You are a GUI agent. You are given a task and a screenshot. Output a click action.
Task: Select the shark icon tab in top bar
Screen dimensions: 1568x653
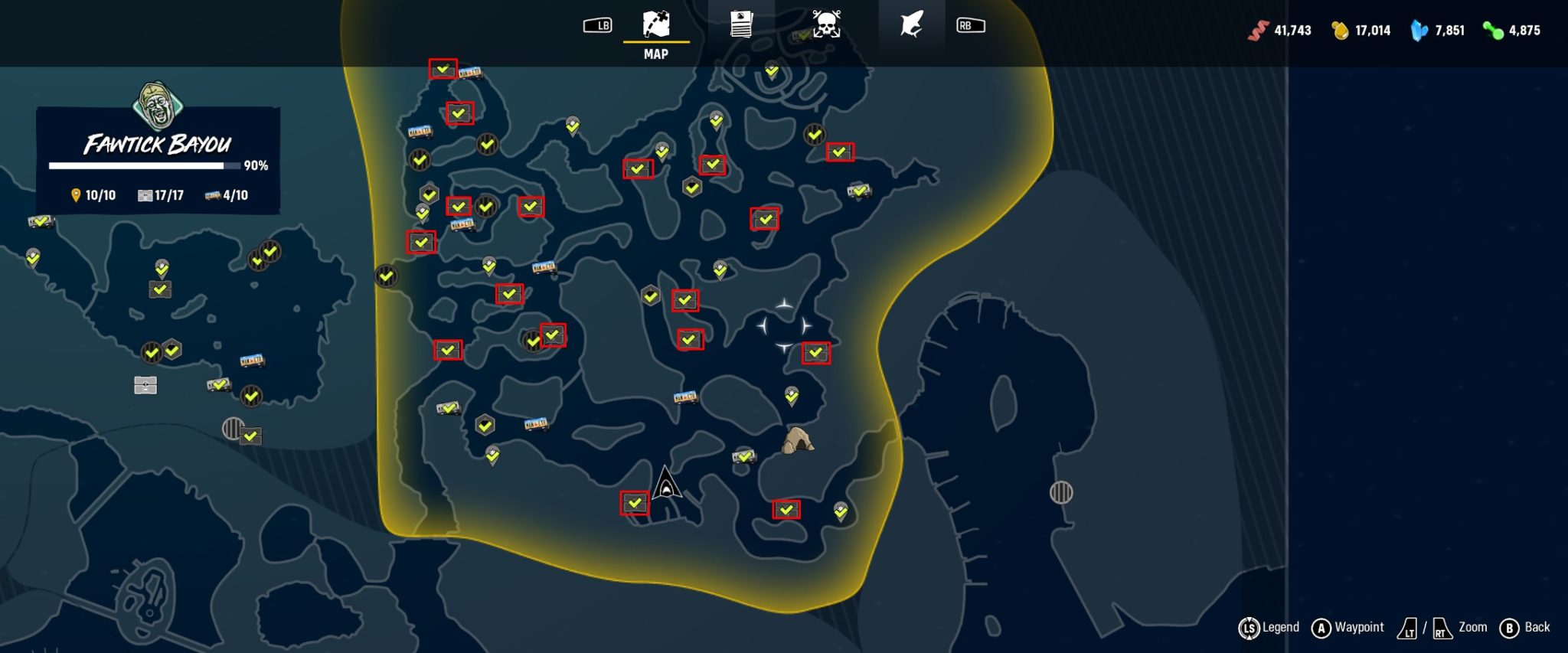[911, 23]
